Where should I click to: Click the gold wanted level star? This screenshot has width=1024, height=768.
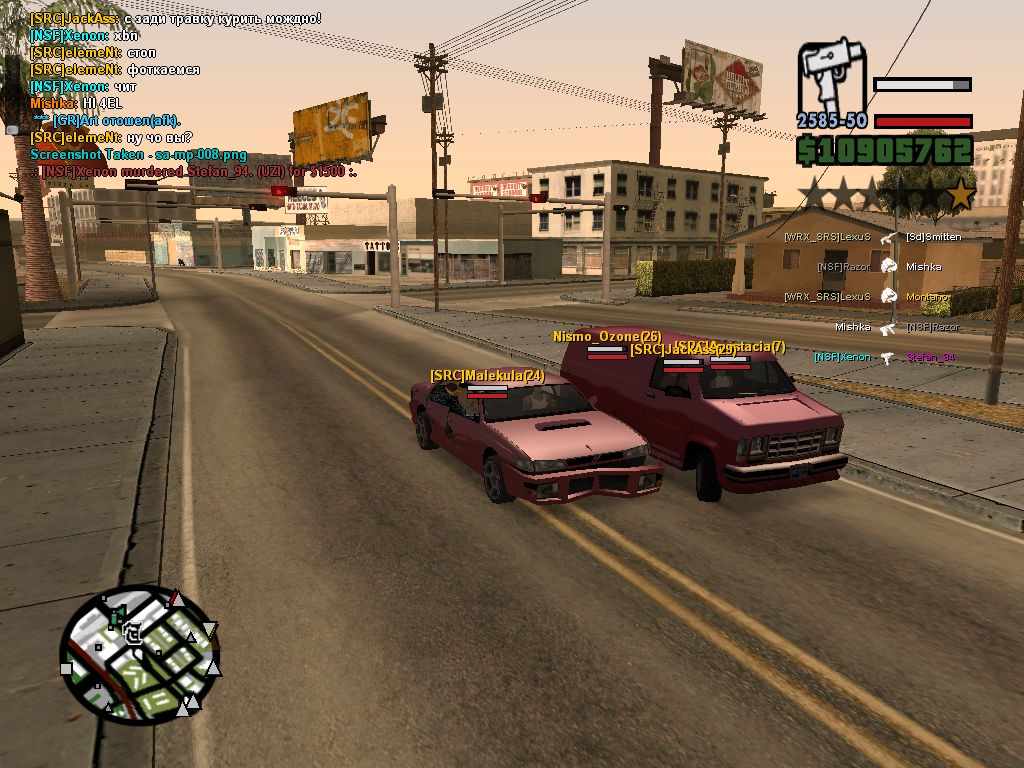960,194
